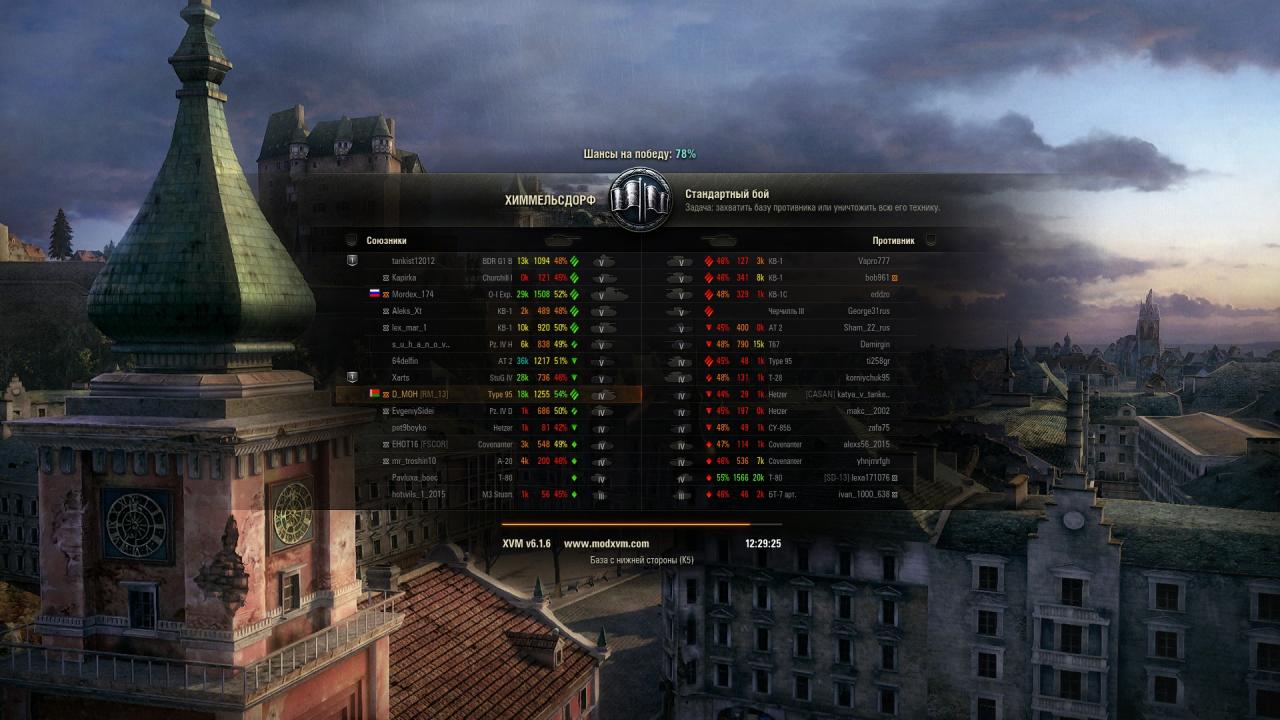The width and height of the screenshot is (1280, 720).
Task: Click the Противник enemy team header
Action: coord(893,241)
